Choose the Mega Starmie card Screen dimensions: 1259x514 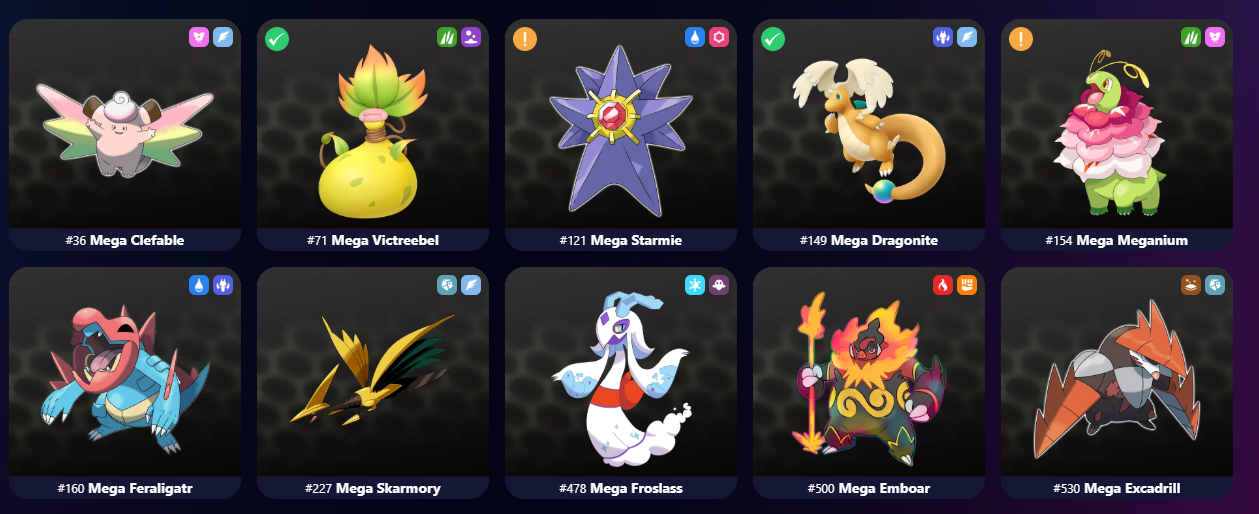pos(620,130)
